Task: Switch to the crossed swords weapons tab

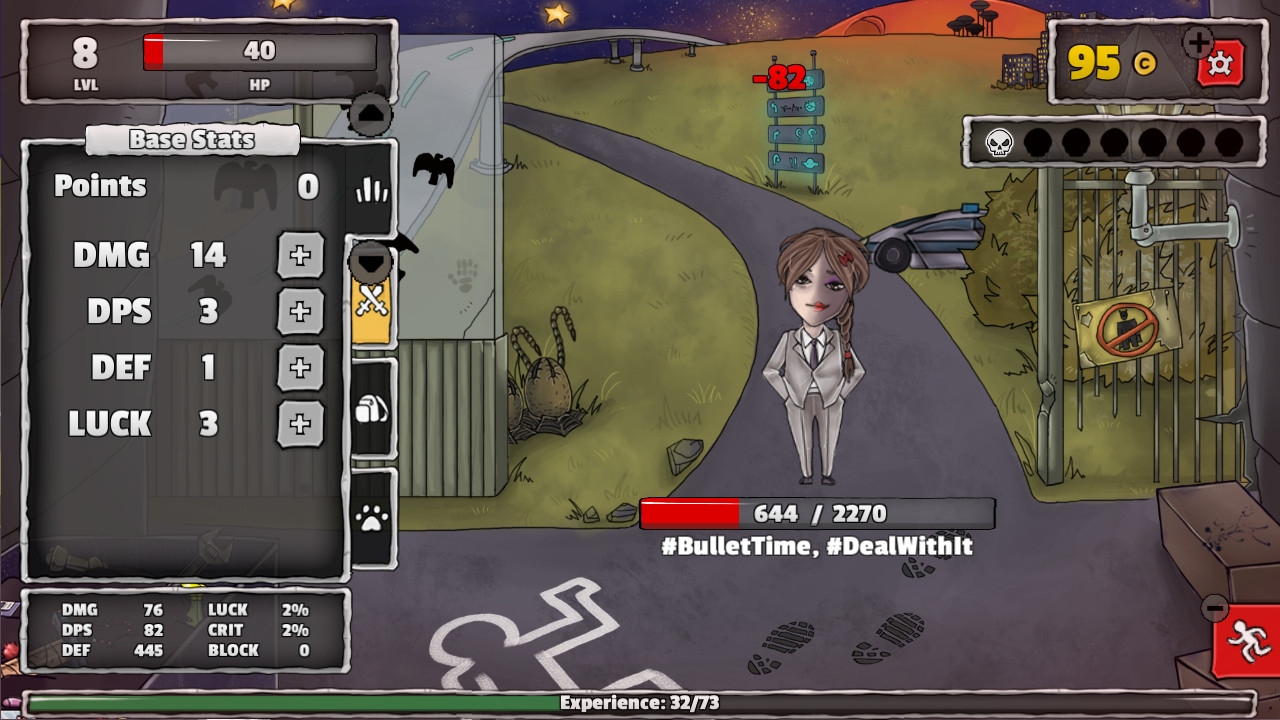Action: pyautogui.click(x=371, y=300)
